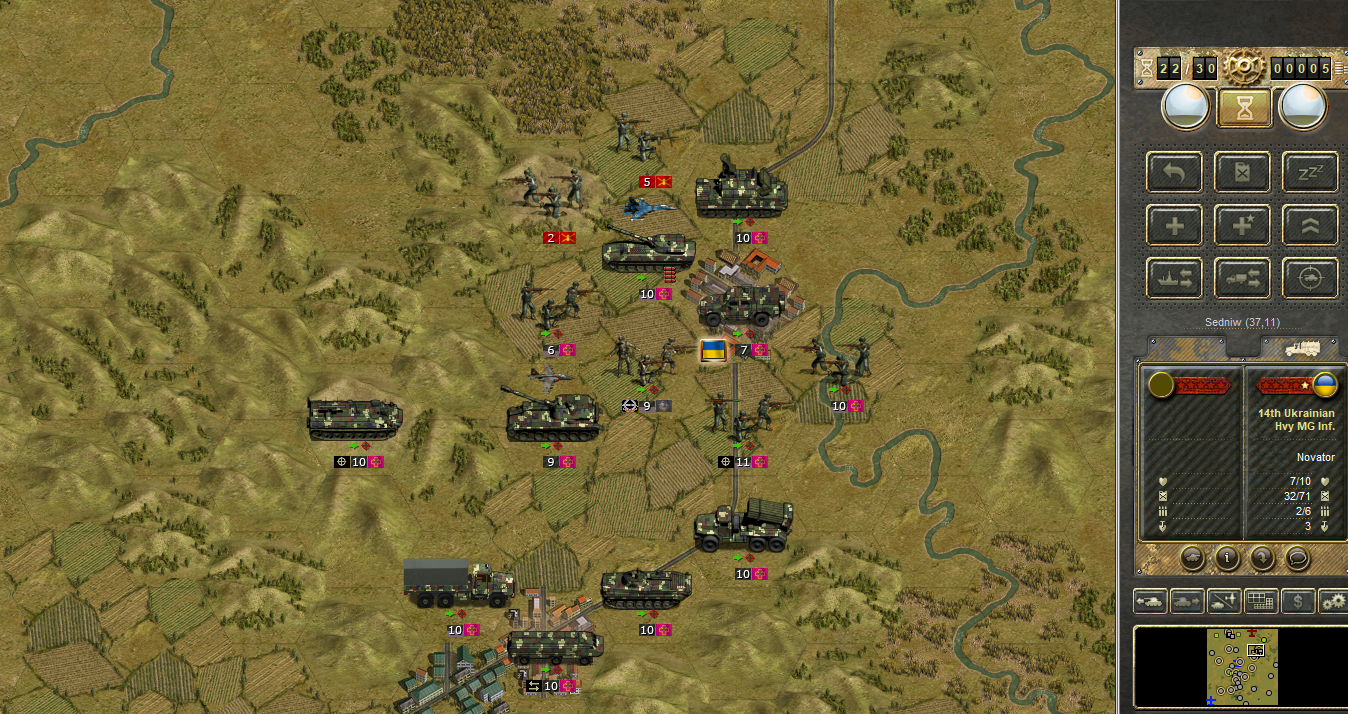Click the tank crosshair button
This screenshot has width=1348, height=714.
point(1310,279)
